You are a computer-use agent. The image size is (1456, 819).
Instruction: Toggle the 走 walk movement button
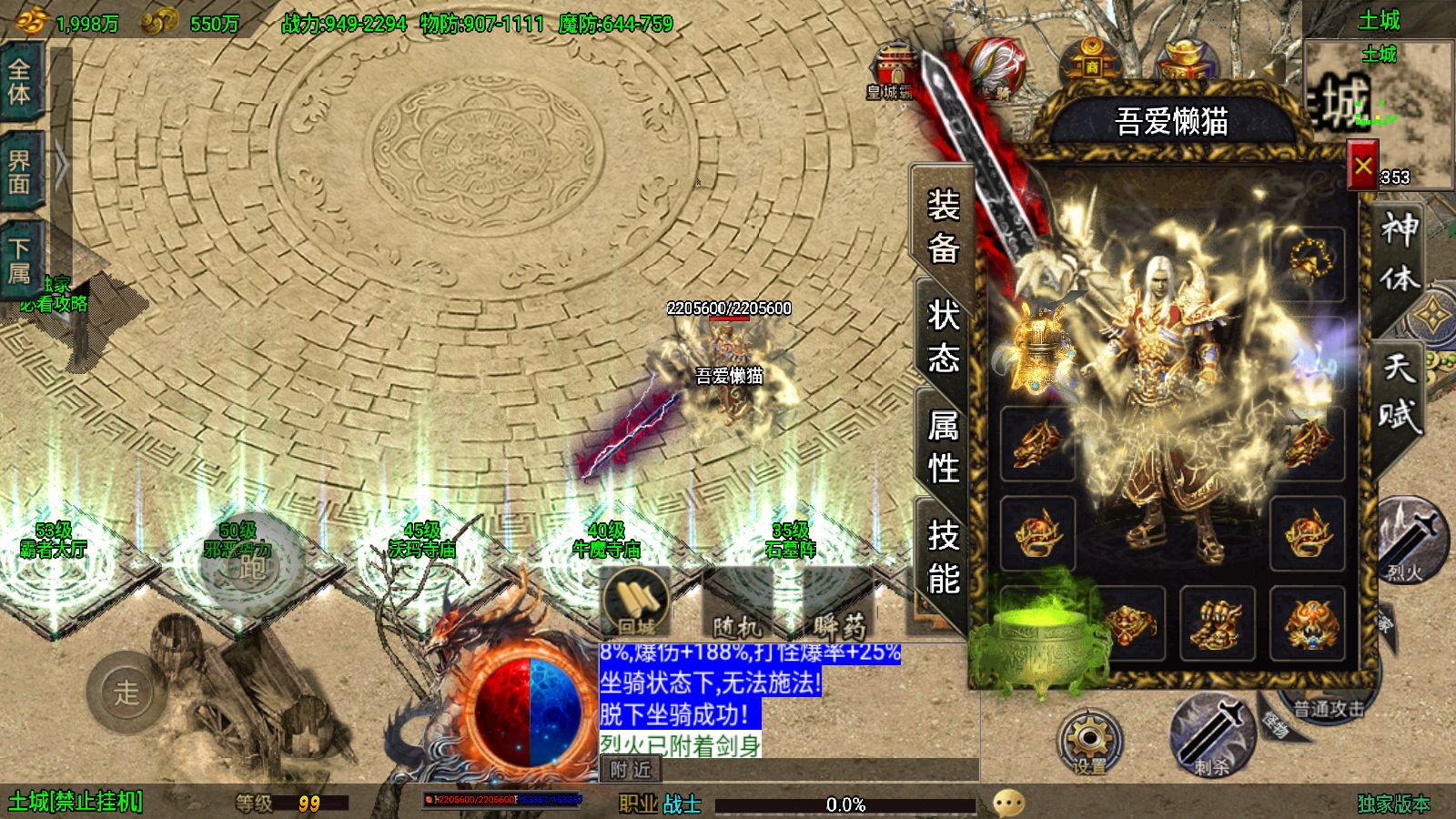tap(126, 693)
